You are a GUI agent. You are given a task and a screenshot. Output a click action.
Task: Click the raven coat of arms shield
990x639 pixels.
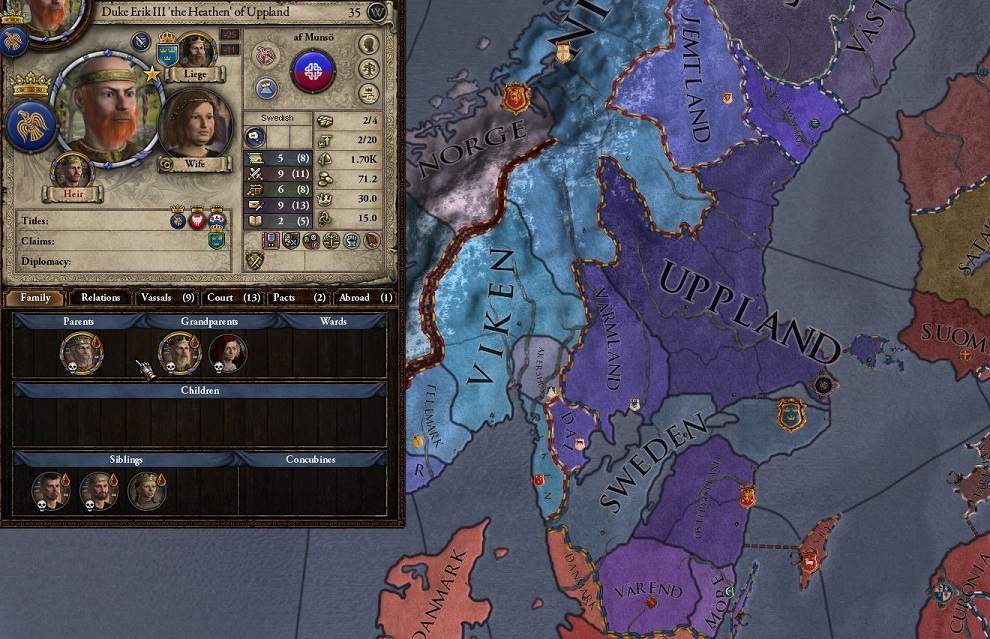(x=30, y=126)
